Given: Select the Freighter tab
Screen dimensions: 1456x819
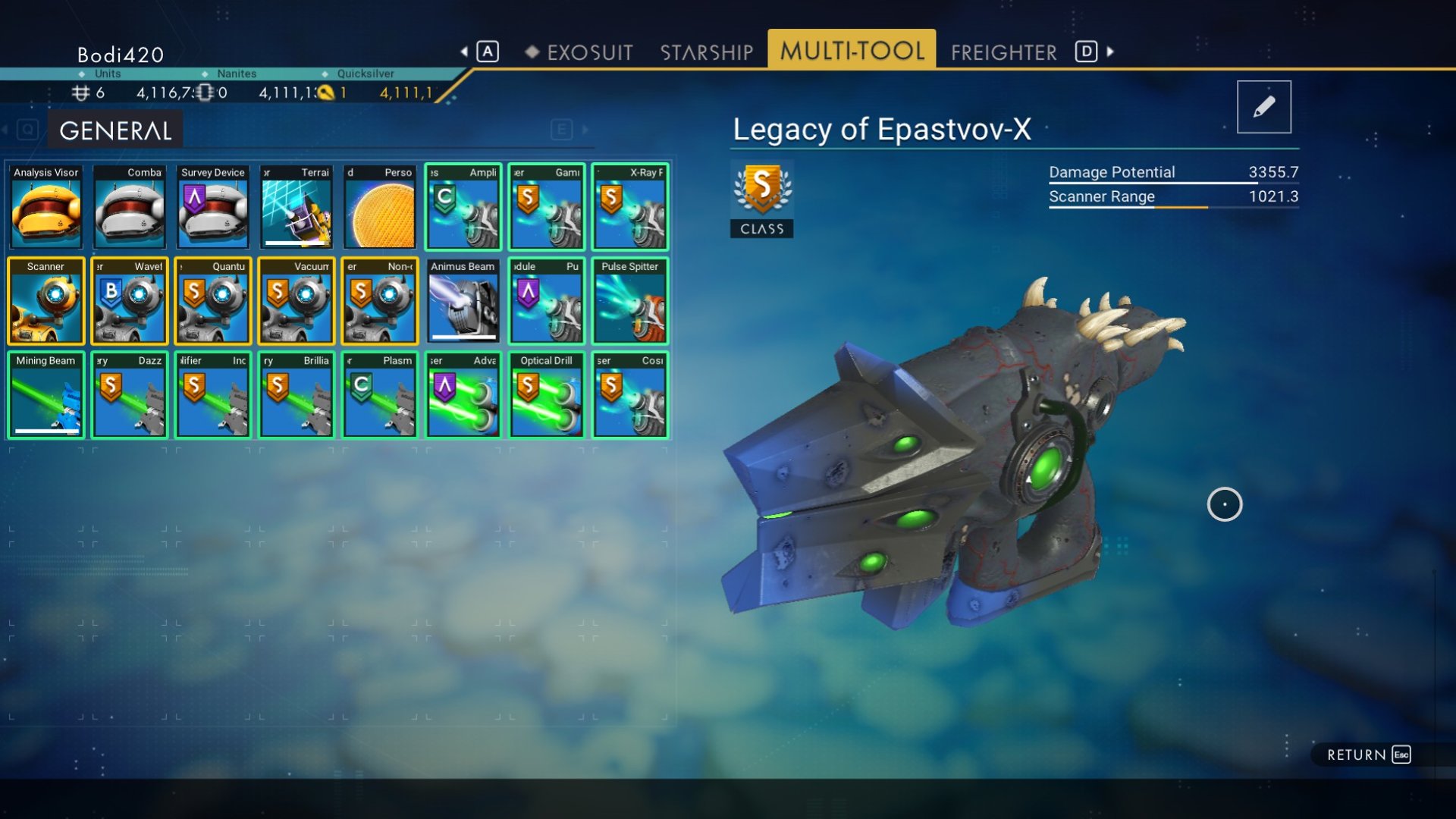Looking at the screenshot, I should coord(1003,52).
